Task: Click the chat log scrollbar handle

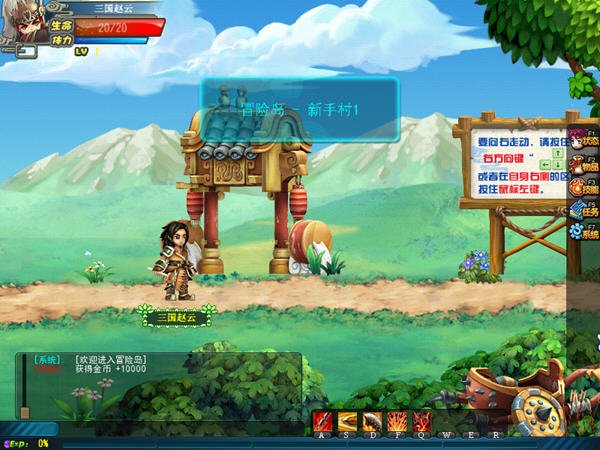Action: tap(24, 411)
